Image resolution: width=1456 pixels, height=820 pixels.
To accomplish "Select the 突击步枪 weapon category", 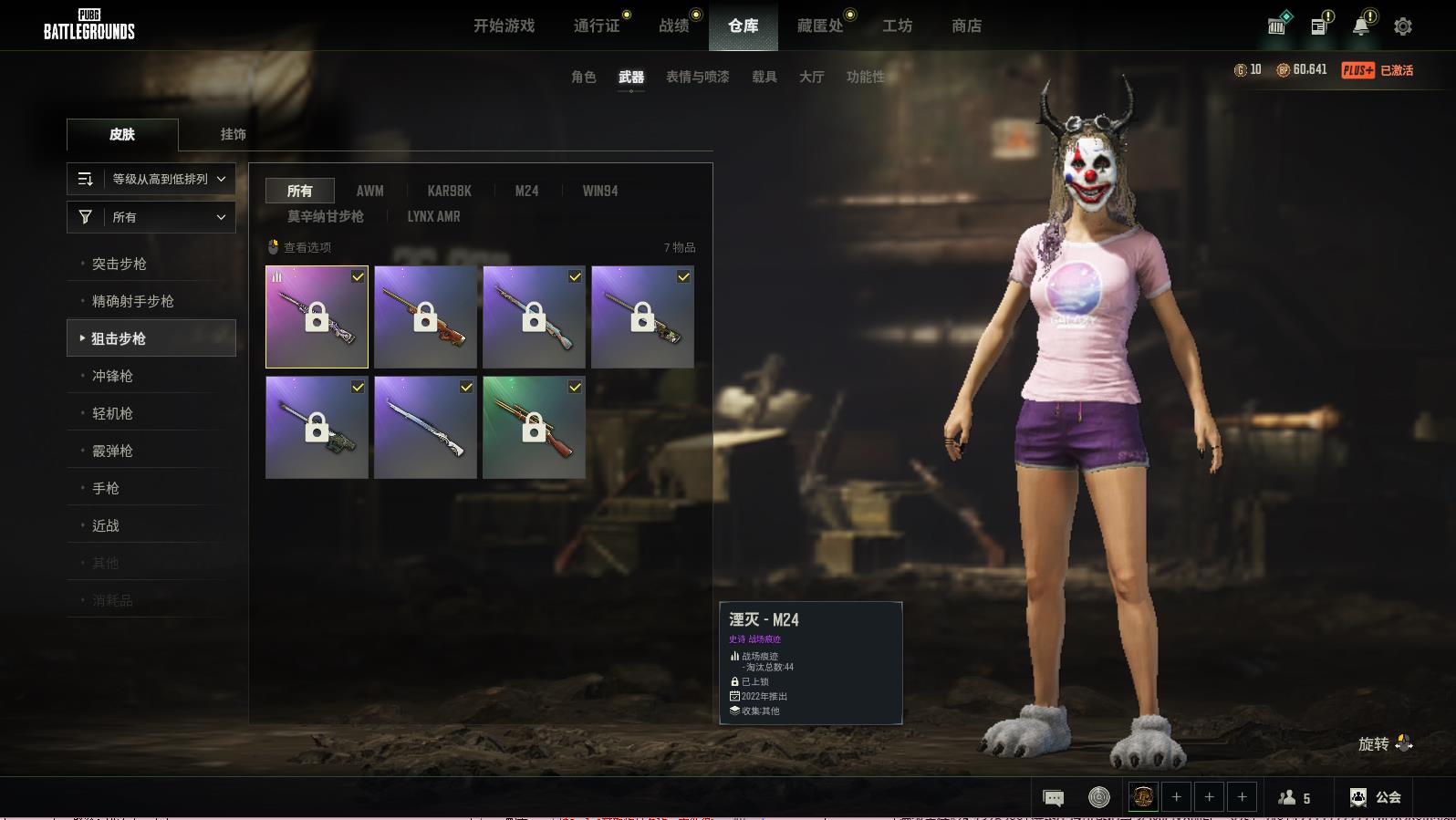I will tap(120, 264).
